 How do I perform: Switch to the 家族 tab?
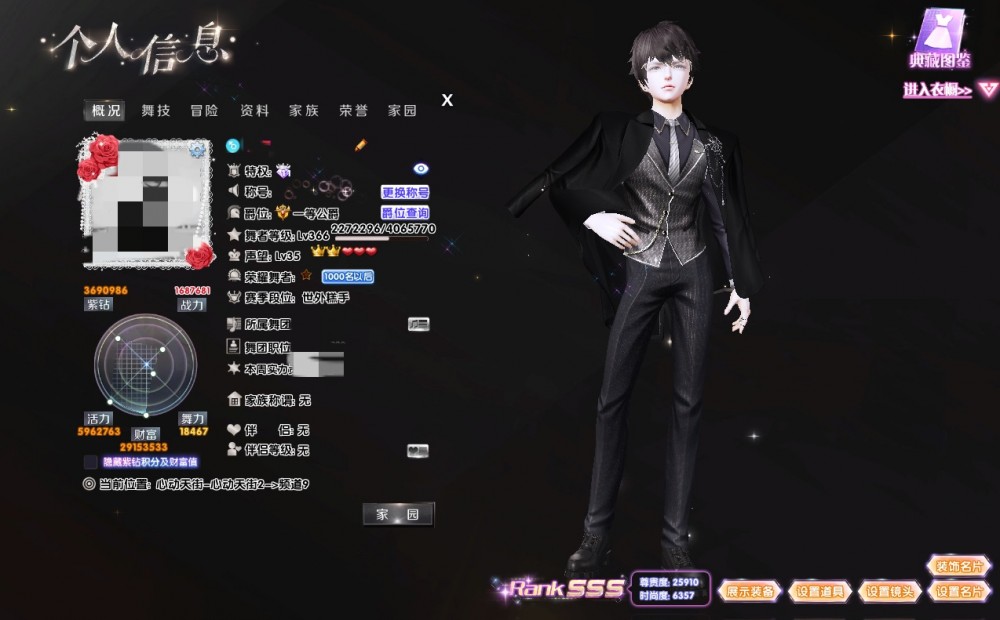(304, 111)
